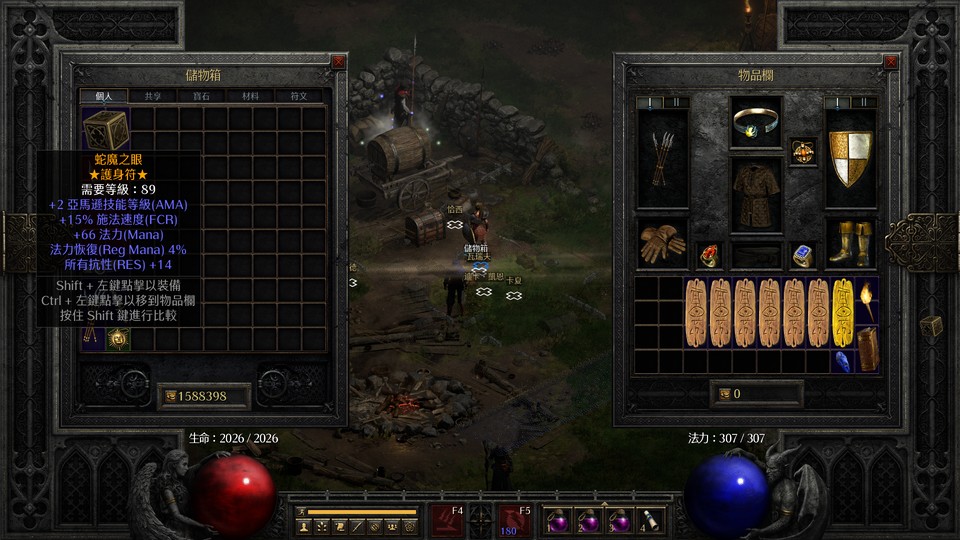Click the equipped gloves slot
Screen dimensions: 960x540
tap(662, 244)
